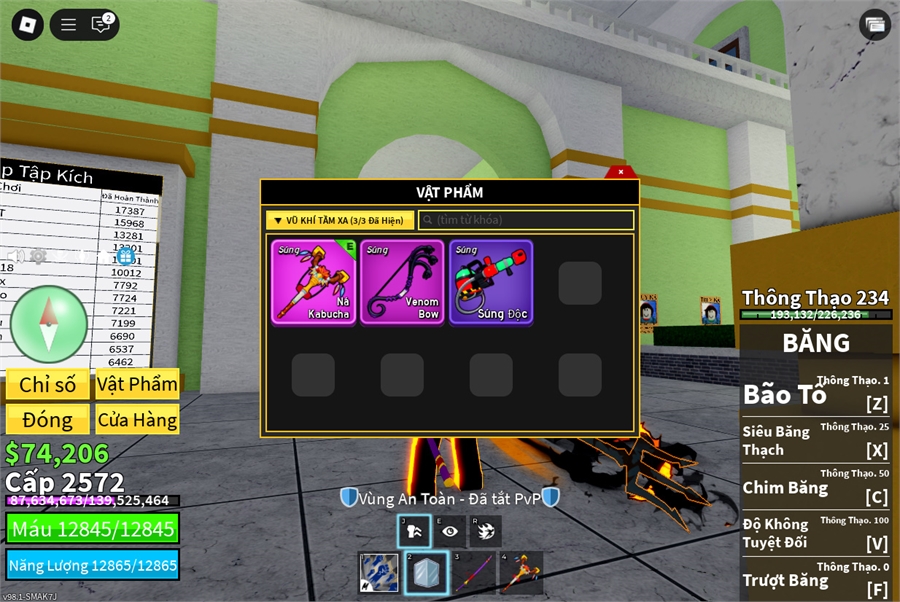900x602 pixels.
Task: Close the Vật Phẩm inventory window
Action: [620, 172]
